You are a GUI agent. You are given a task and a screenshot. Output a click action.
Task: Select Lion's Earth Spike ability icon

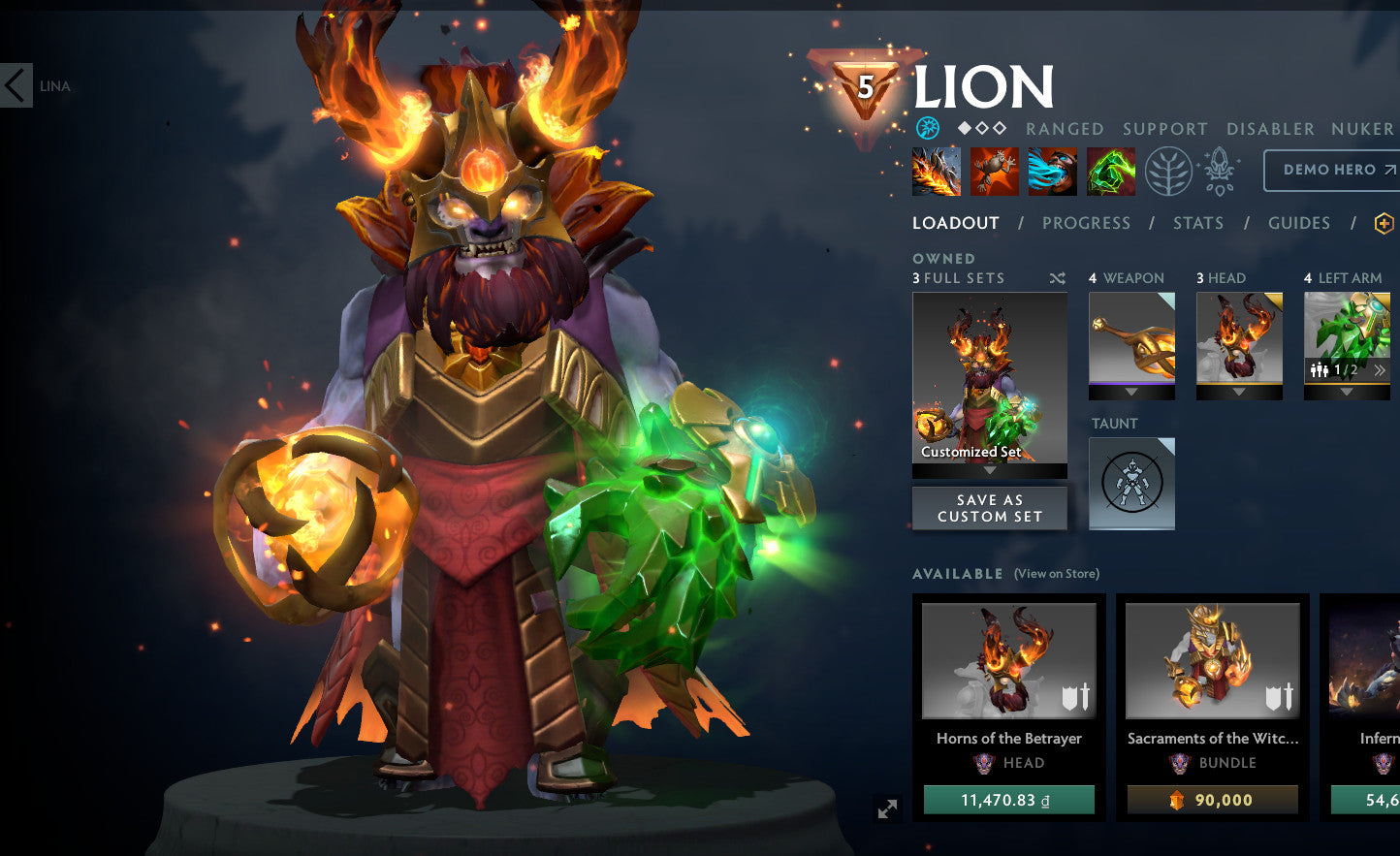click(935, 171)
